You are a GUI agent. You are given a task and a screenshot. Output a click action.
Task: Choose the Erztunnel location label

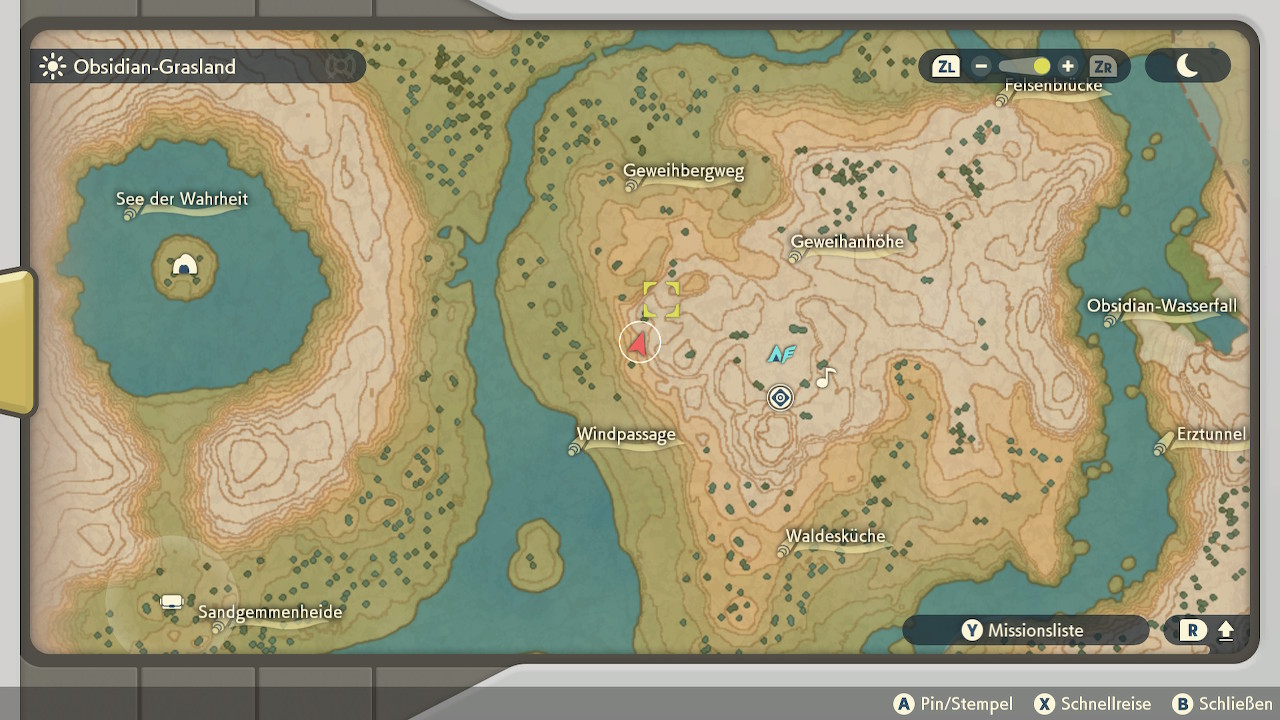pyautogui.click(x=1211, y=434)
